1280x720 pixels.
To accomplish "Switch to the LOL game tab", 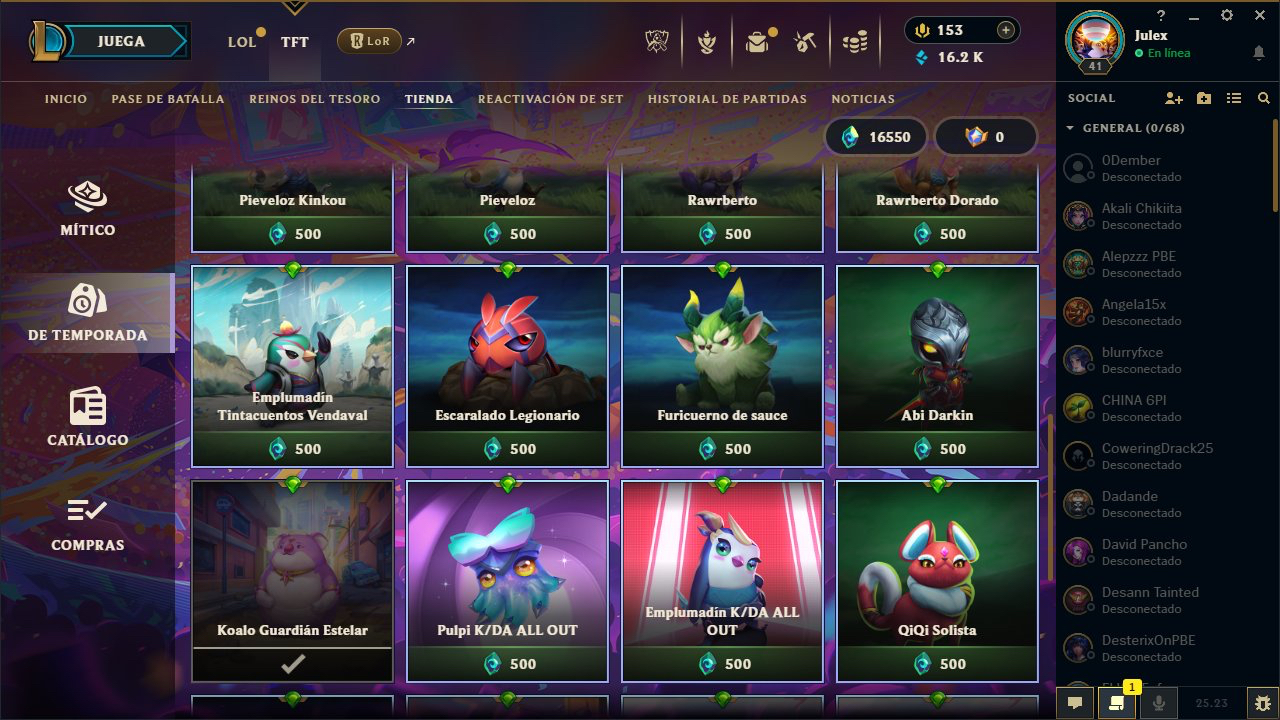I will pyautogui.click(x=242, y=42).
